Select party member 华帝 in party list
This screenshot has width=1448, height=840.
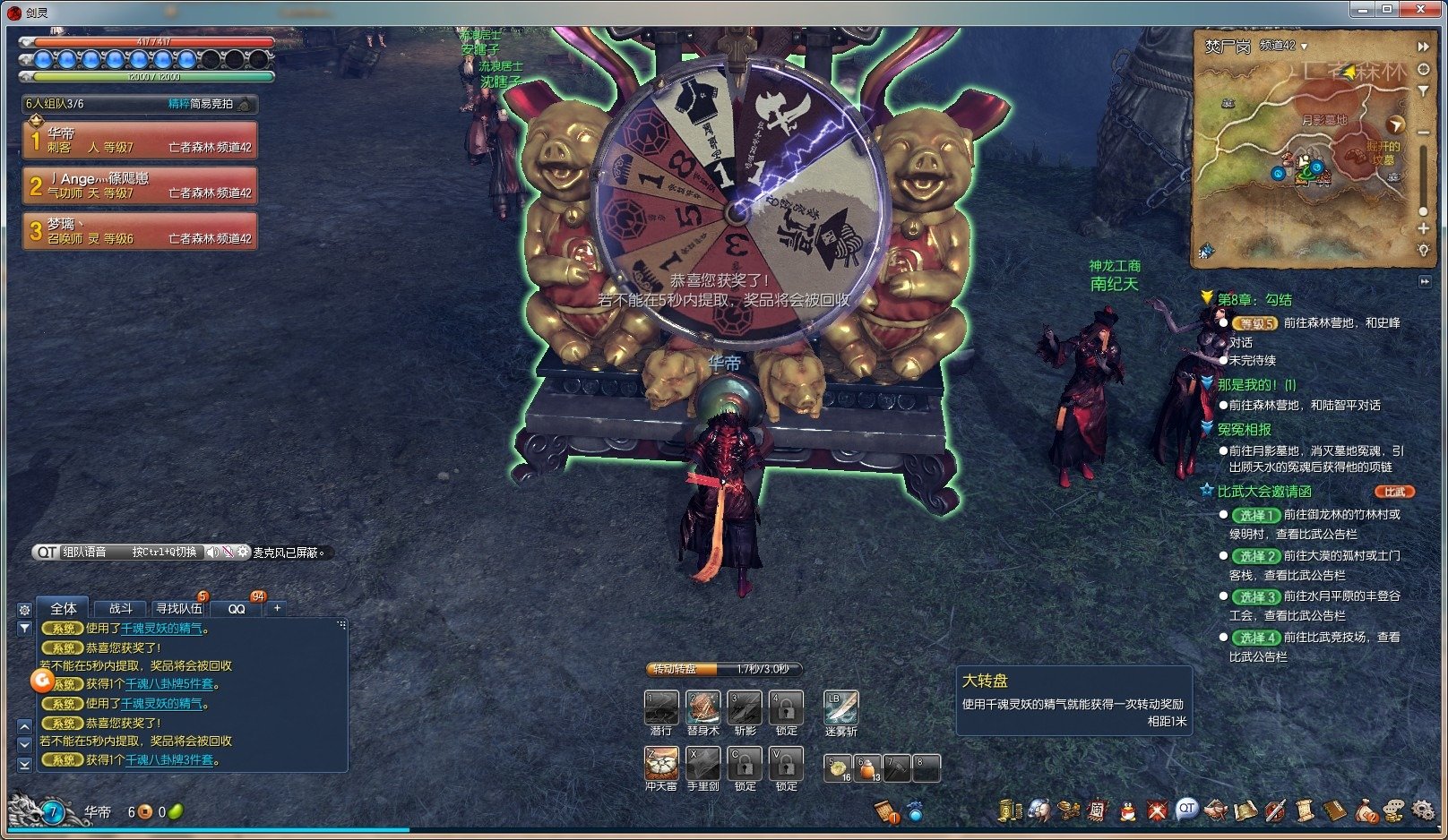click(141, 140)
